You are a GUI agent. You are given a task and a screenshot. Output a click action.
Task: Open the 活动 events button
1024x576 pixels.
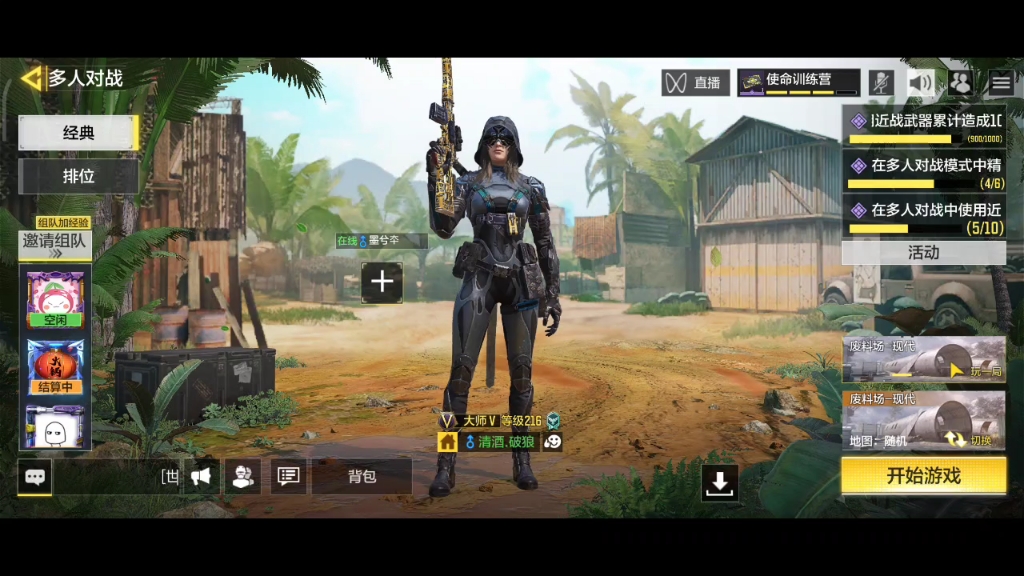923,253
